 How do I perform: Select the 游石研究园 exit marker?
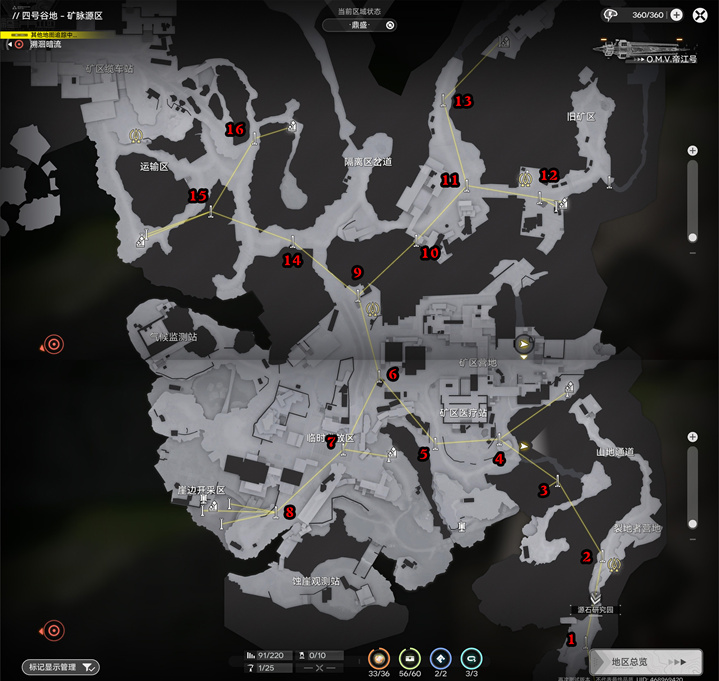coord(597,599)
